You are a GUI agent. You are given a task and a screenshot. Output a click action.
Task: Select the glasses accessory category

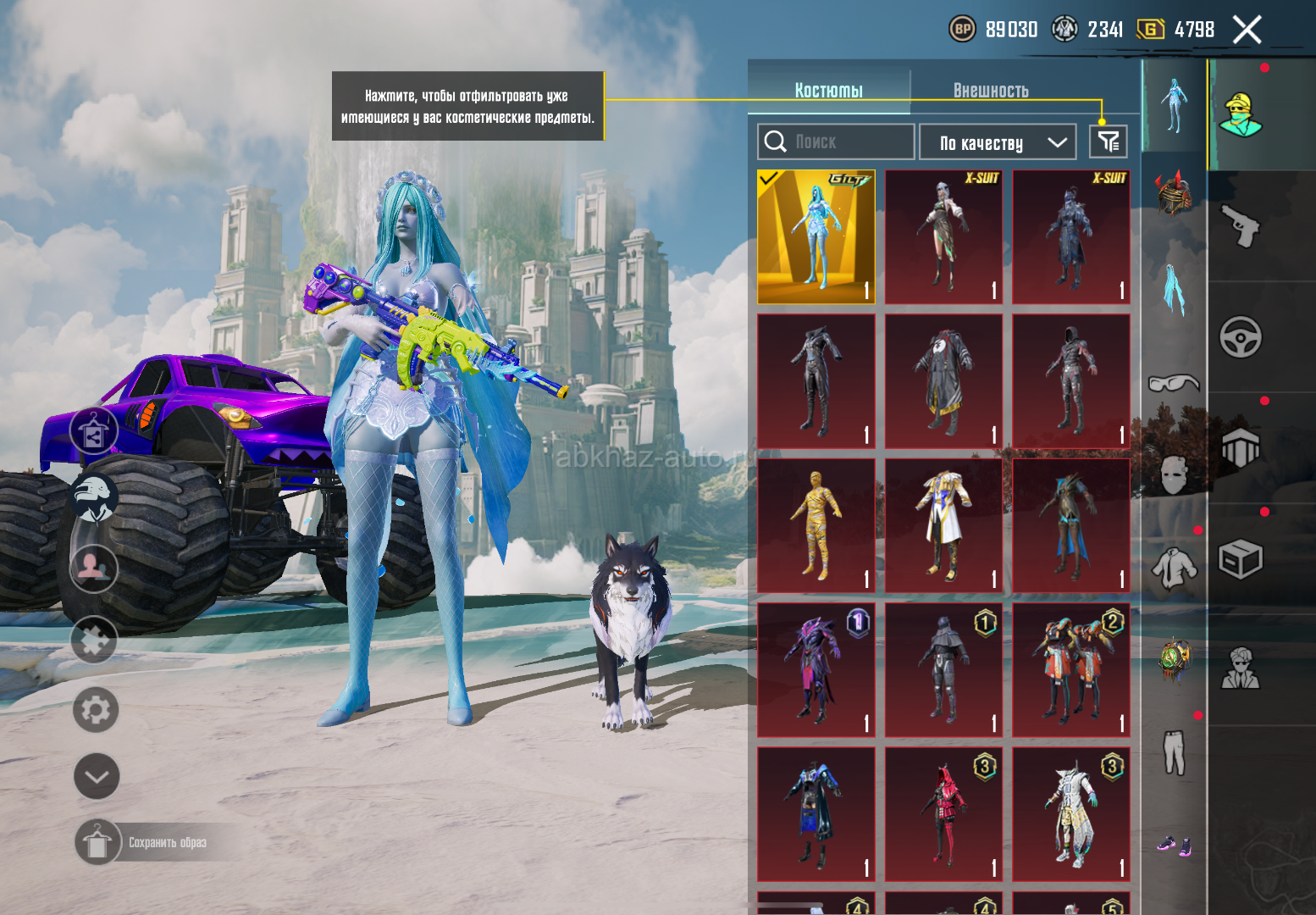click(x=1174, y=383)
